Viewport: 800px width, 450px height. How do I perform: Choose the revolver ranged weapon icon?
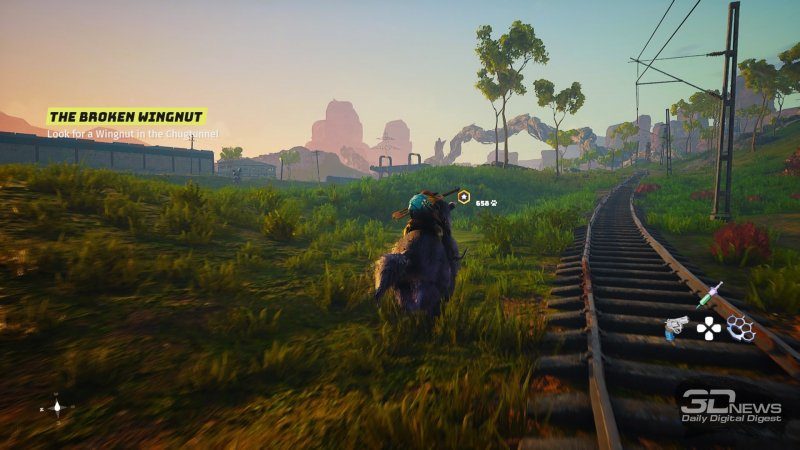(677, 327)
